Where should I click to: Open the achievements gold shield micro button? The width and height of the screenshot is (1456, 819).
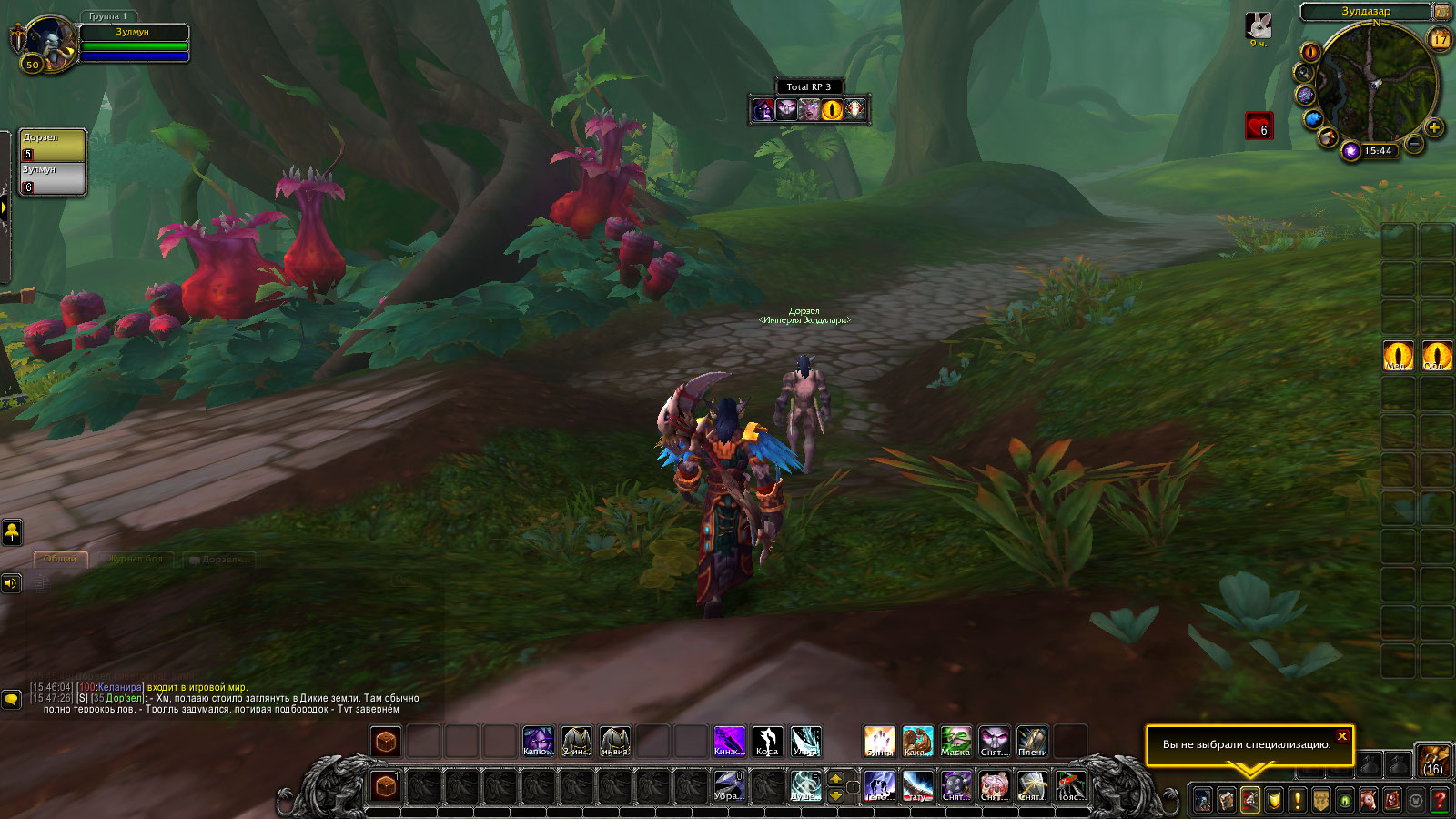(x=1274, y=801)
